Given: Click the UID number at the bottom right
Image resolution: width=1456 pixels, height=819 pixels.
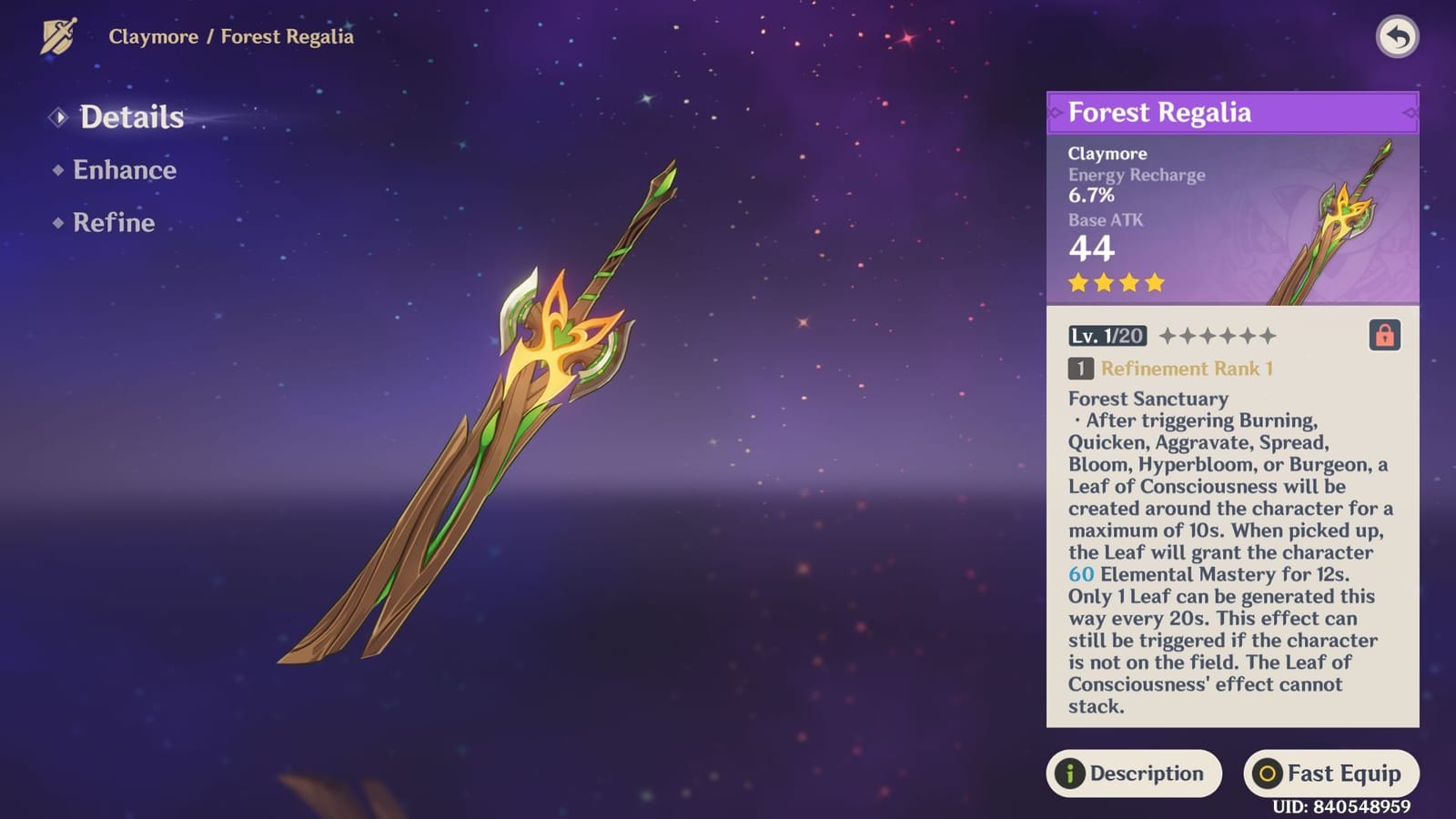Looking at the screenshot, I should click(1344, 808).
